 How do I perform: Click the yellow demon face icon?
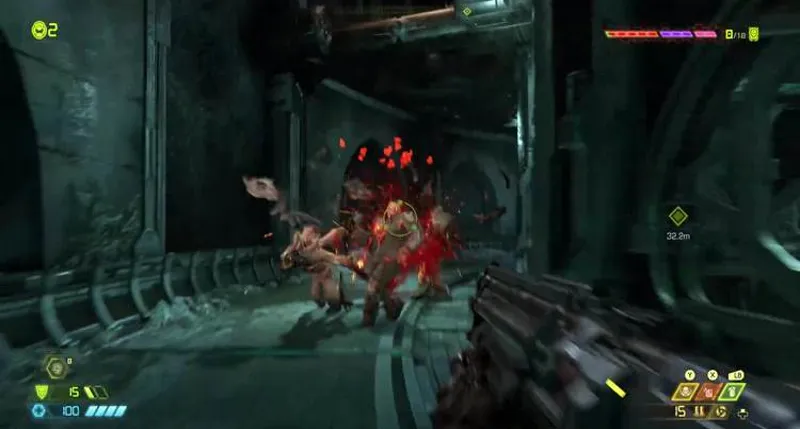[753, 34]
